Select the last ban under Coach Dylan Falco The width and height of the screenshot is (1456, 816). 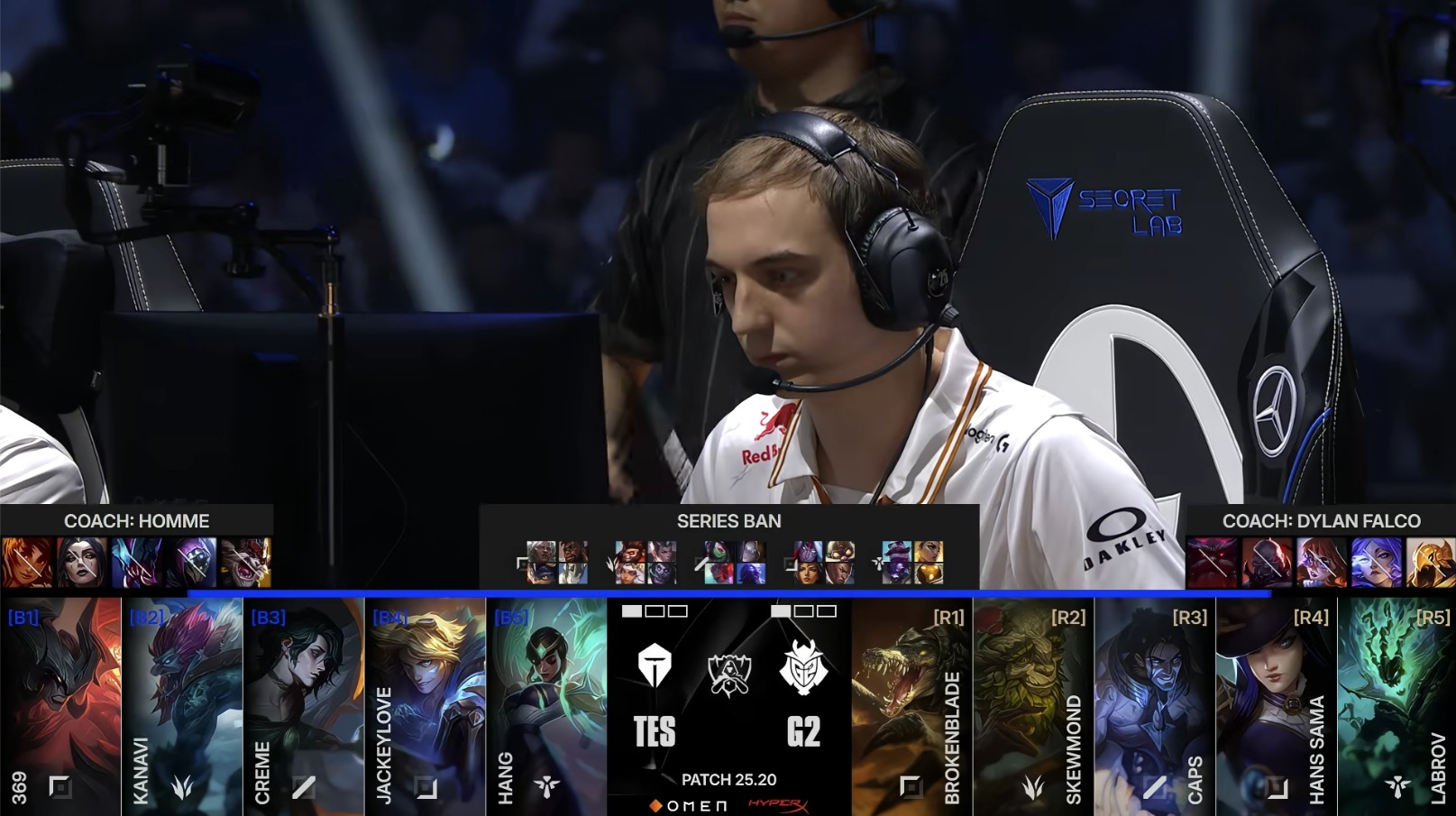tap(1430, 562)
